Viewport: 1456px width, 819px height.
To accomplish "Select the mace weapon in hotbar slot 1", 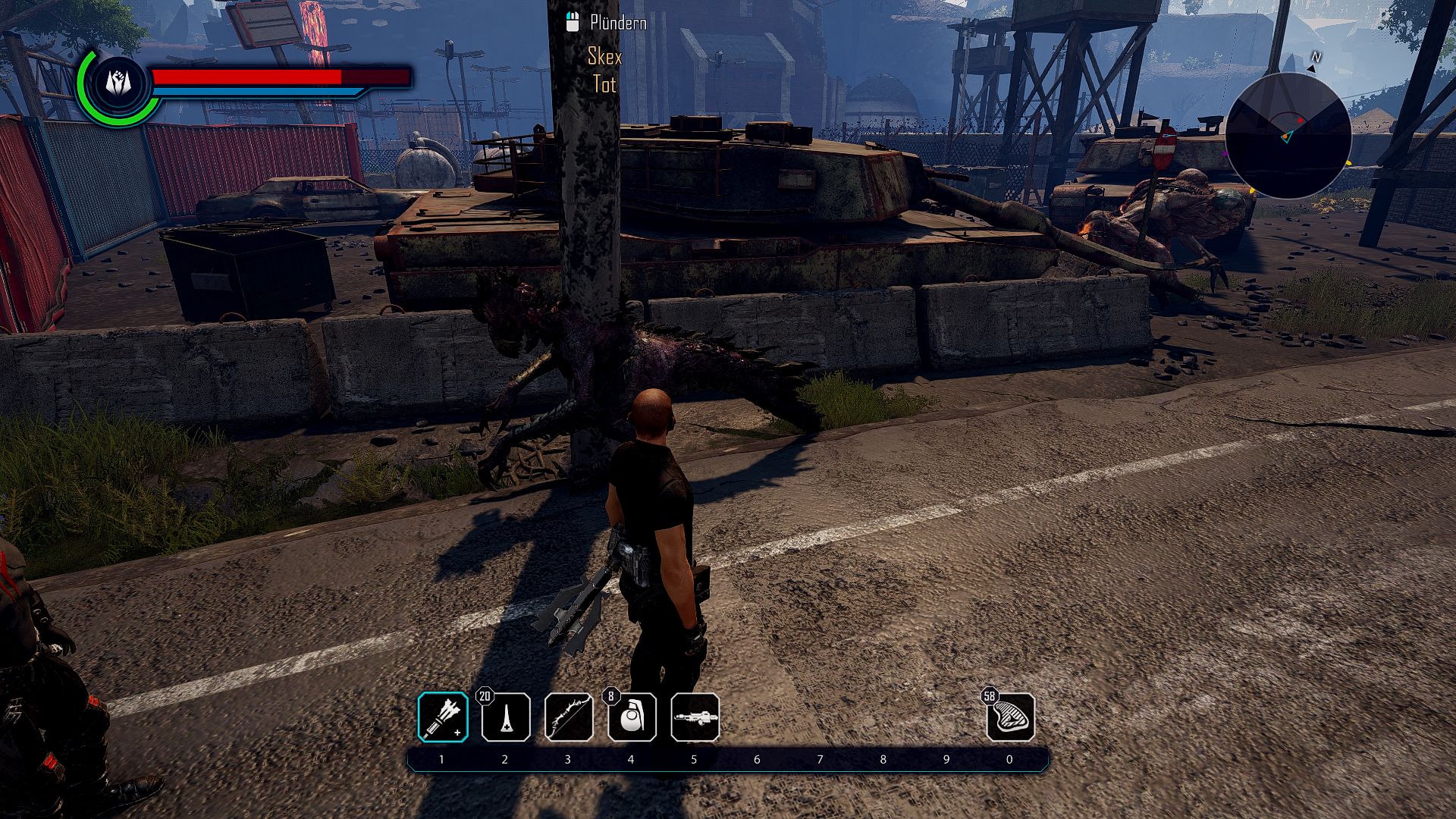I will [x=443, y=717].
